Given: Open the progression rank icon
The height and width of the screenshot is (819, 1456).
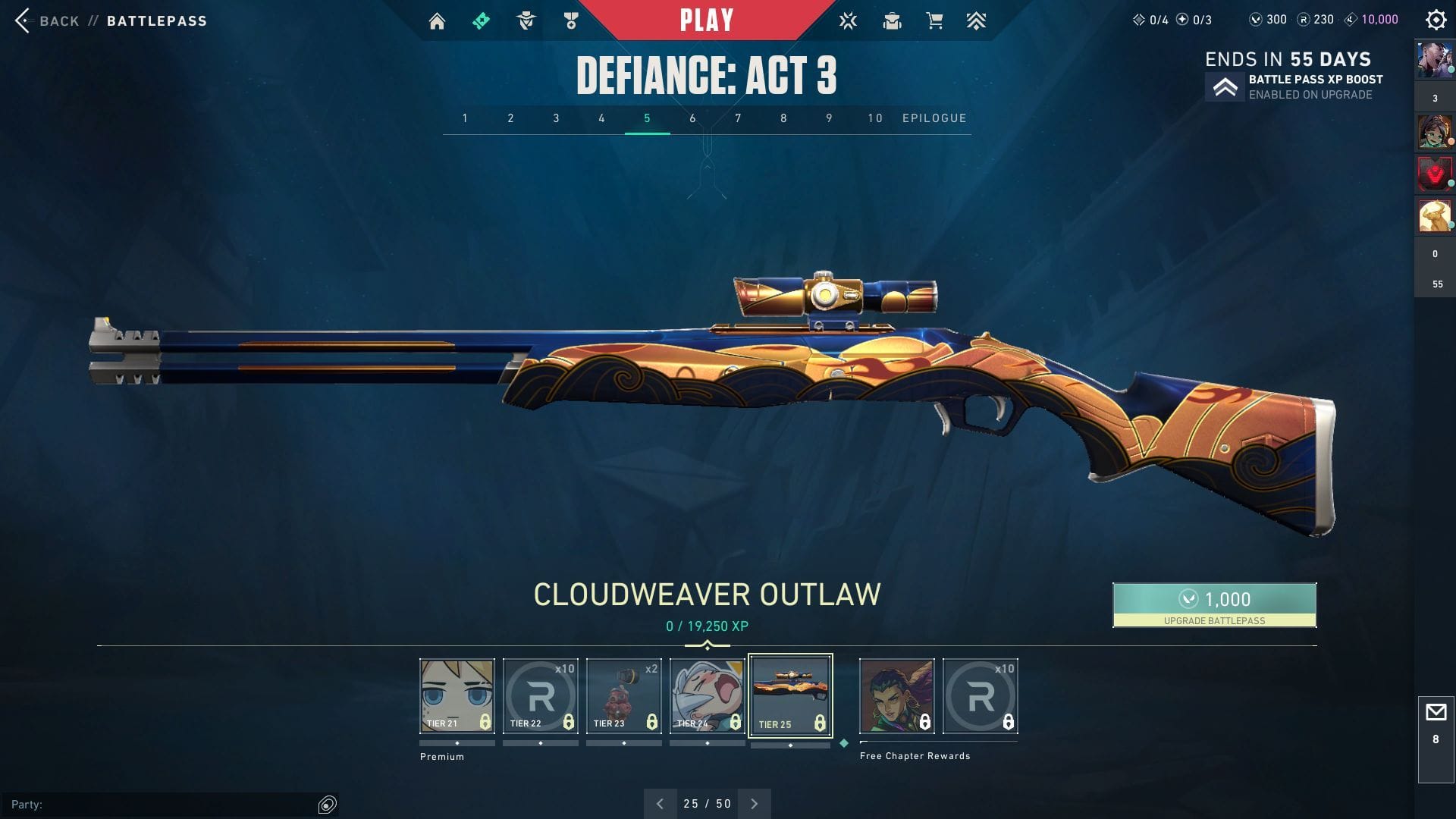Looking at the screenshot, I should 977,20.
